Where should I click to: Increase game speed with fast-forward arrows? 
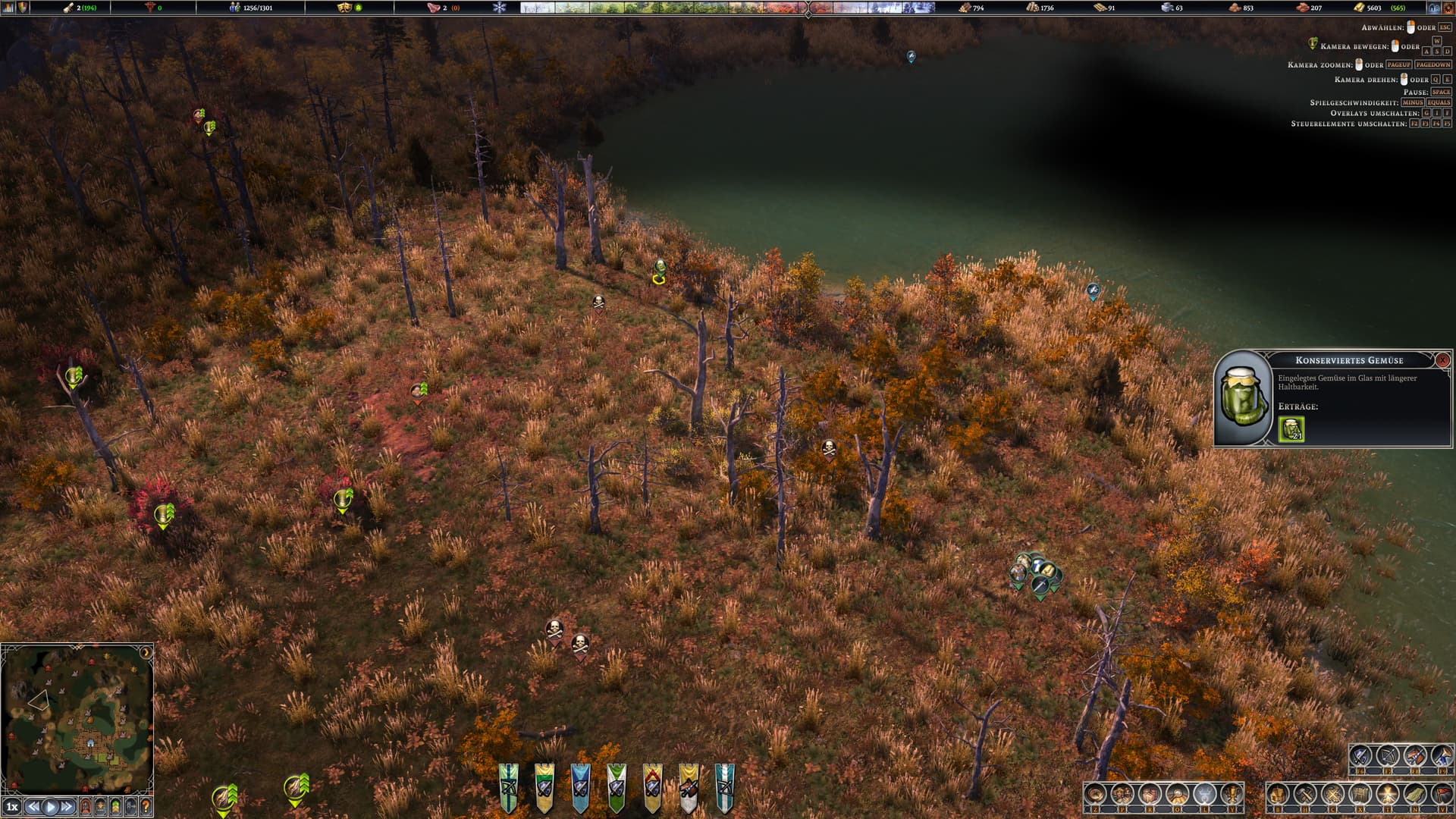point(67,807)
